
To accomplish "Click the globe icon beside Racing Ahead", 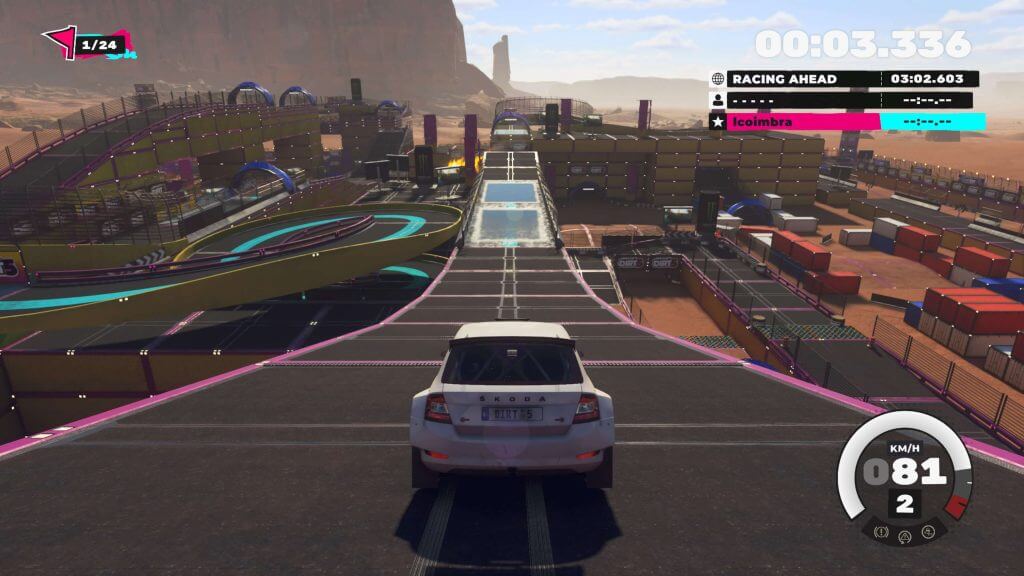I will pyautogui.click(x=718, y=79).
